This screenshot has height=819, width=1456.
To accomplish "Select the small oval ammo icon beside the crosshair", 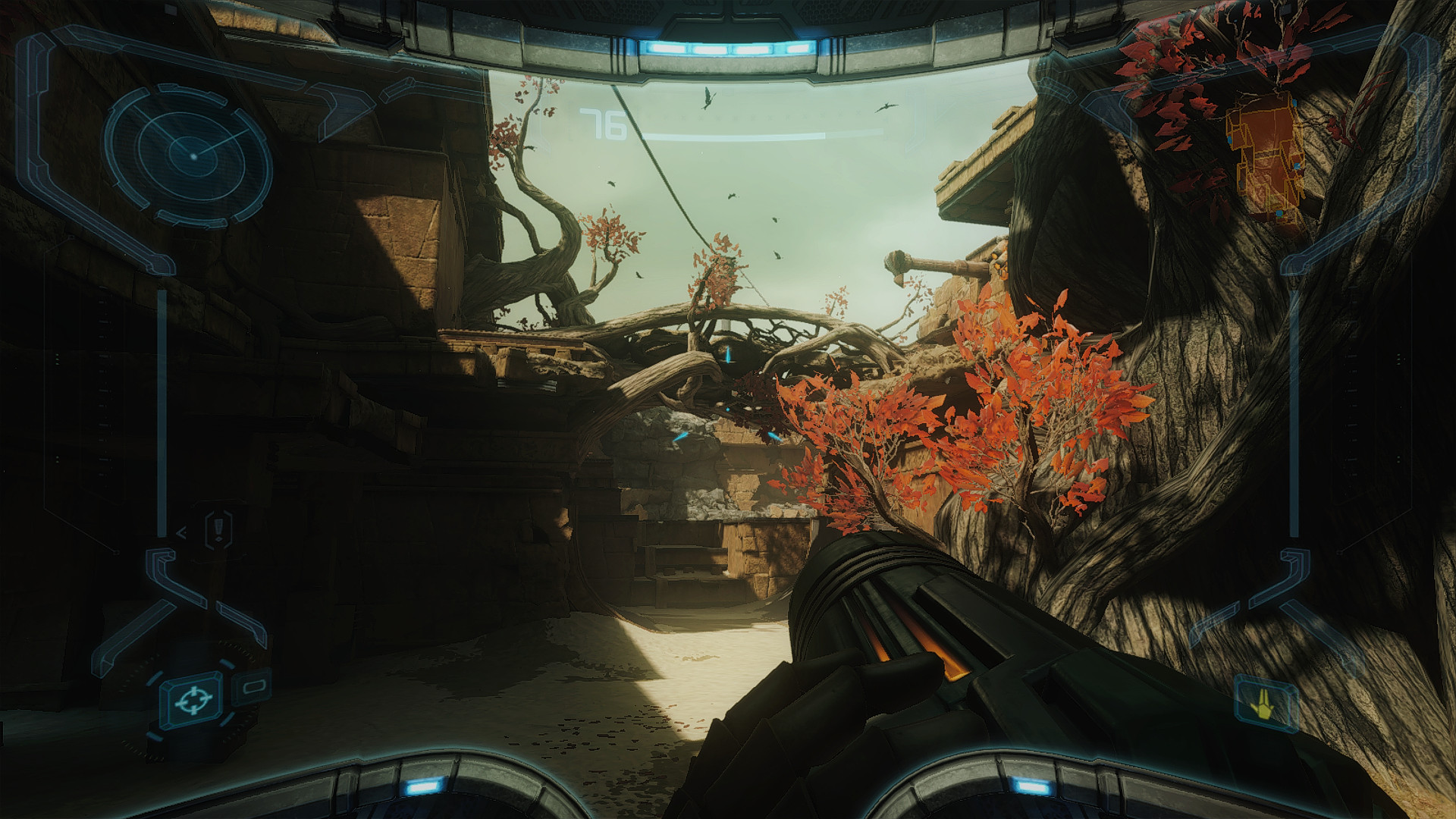I will pyautogui.click(x=252, y=688).
